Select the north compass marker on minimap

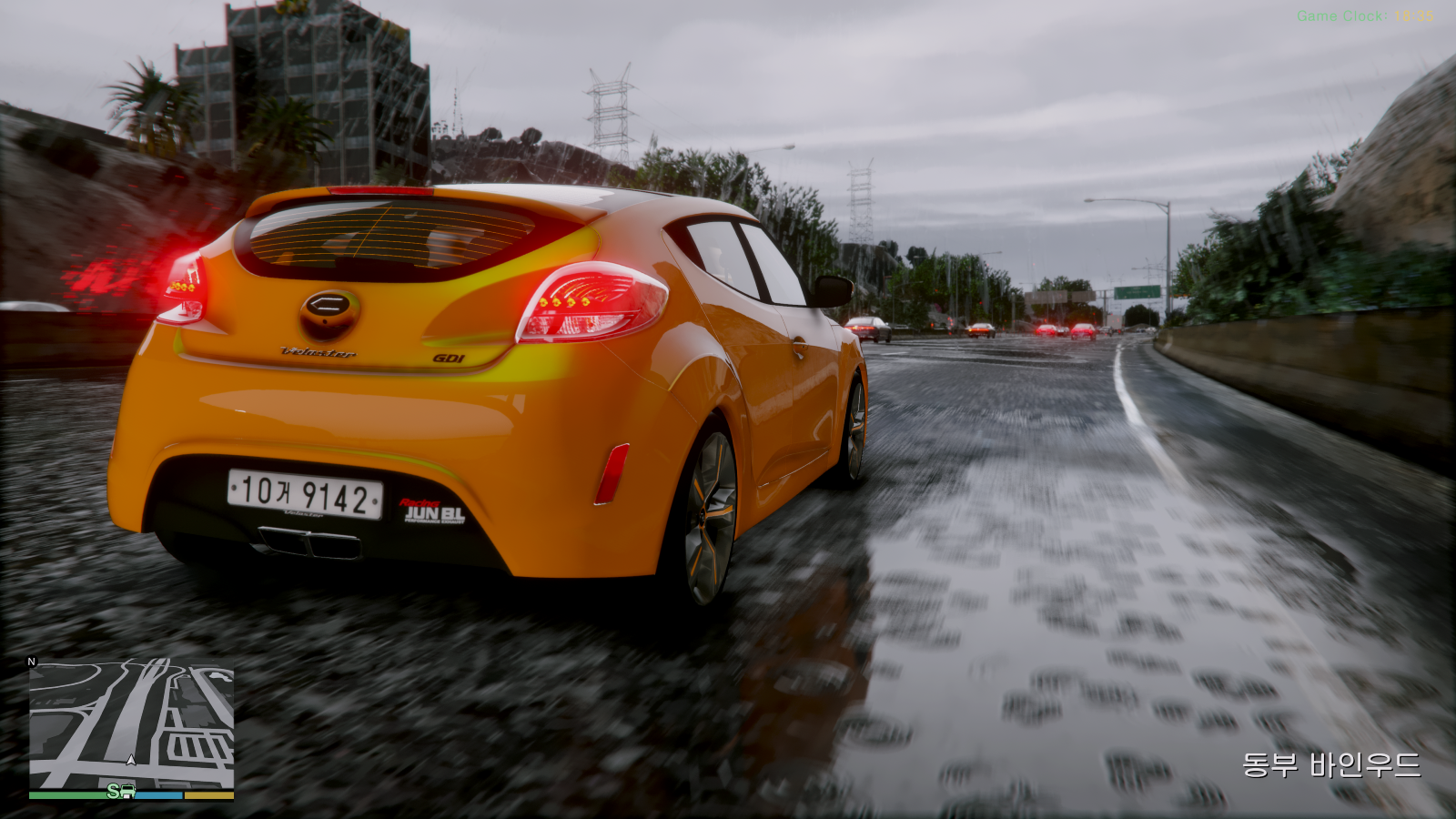tap(32, 662)
